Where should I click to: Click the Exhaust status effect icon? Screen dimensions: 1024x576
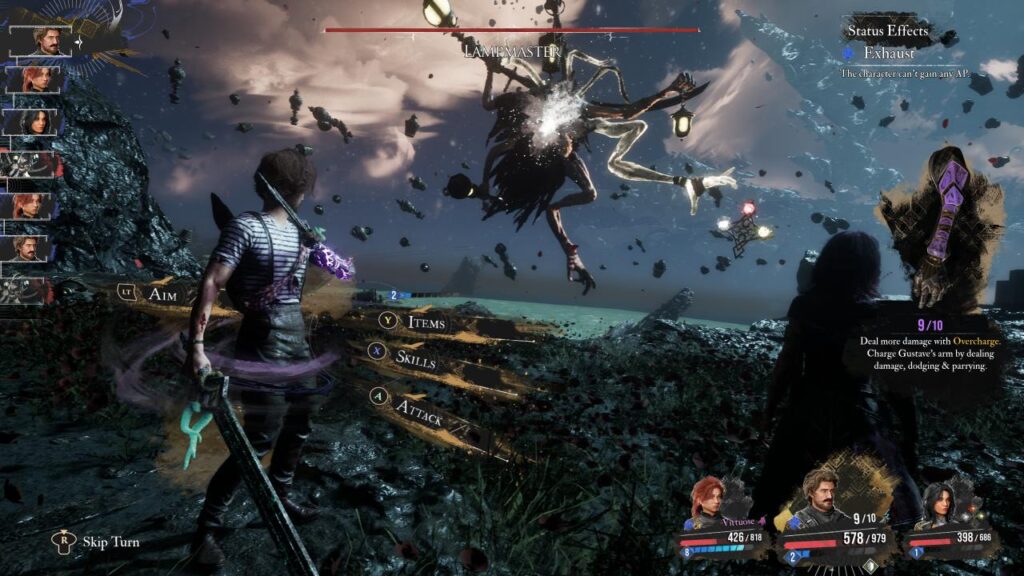coord(850,53)
